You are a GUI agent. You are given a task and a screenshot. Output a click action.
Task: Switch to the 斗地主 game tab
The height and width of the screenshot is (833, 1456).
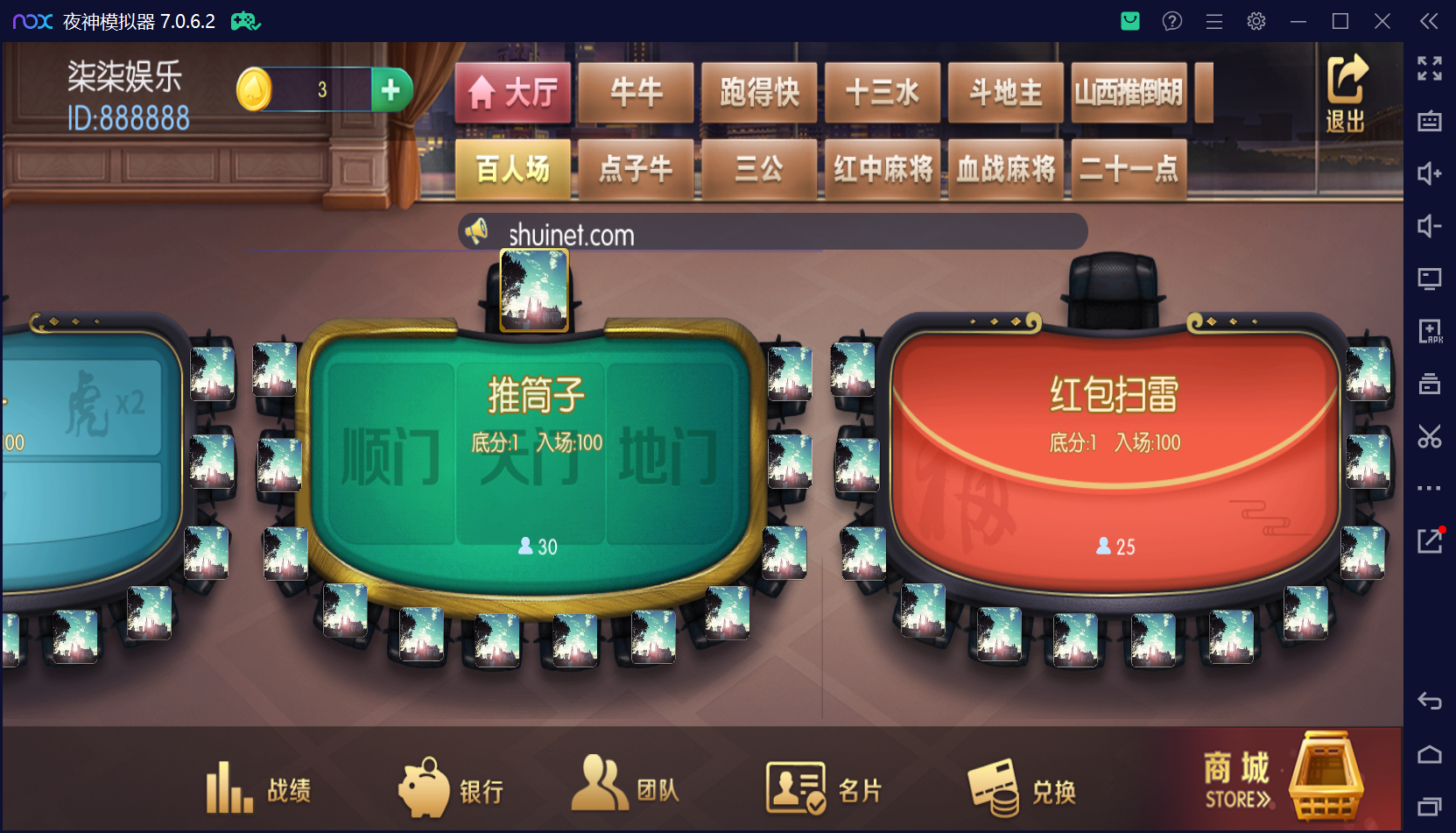1005,92
